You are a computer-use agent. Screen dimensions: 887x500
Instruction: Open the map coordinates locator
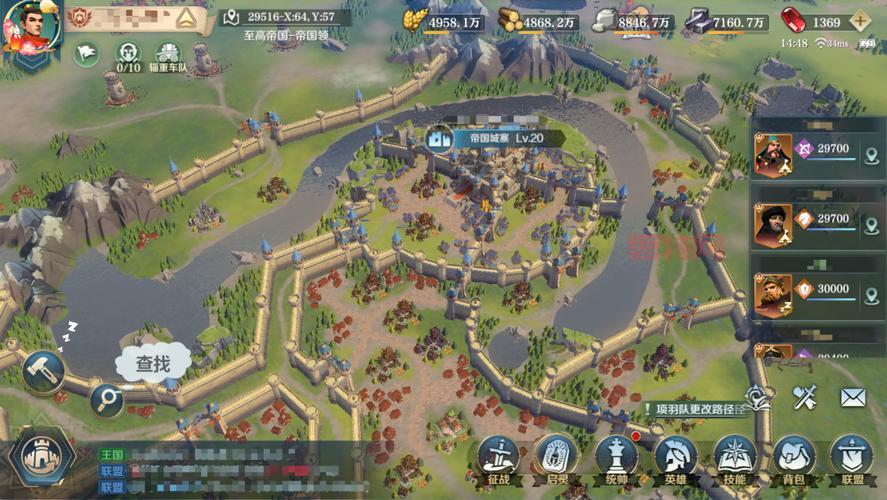tap(232, 17)
